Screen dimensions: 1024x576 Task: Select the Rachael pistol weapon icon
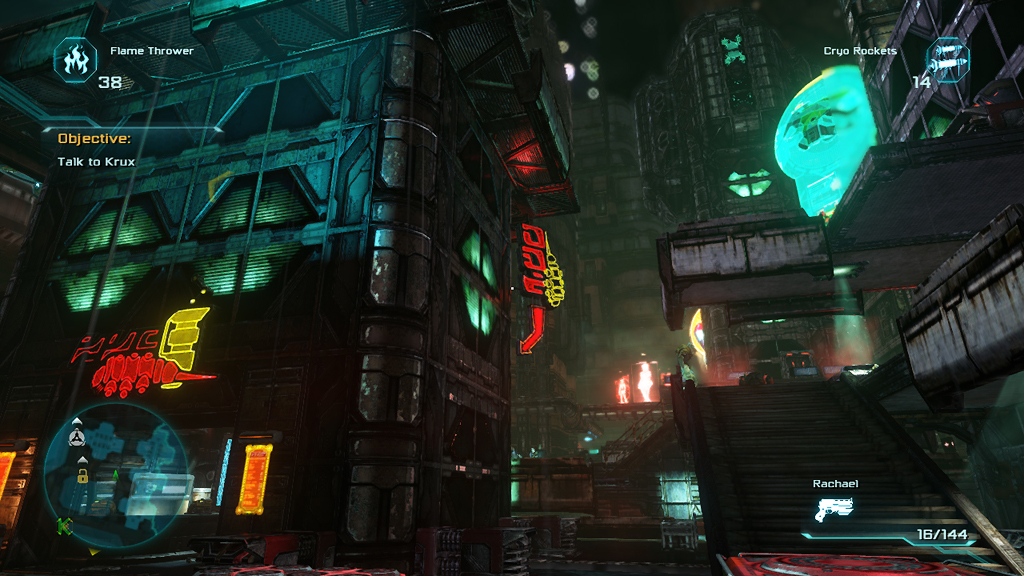[838, 511]
